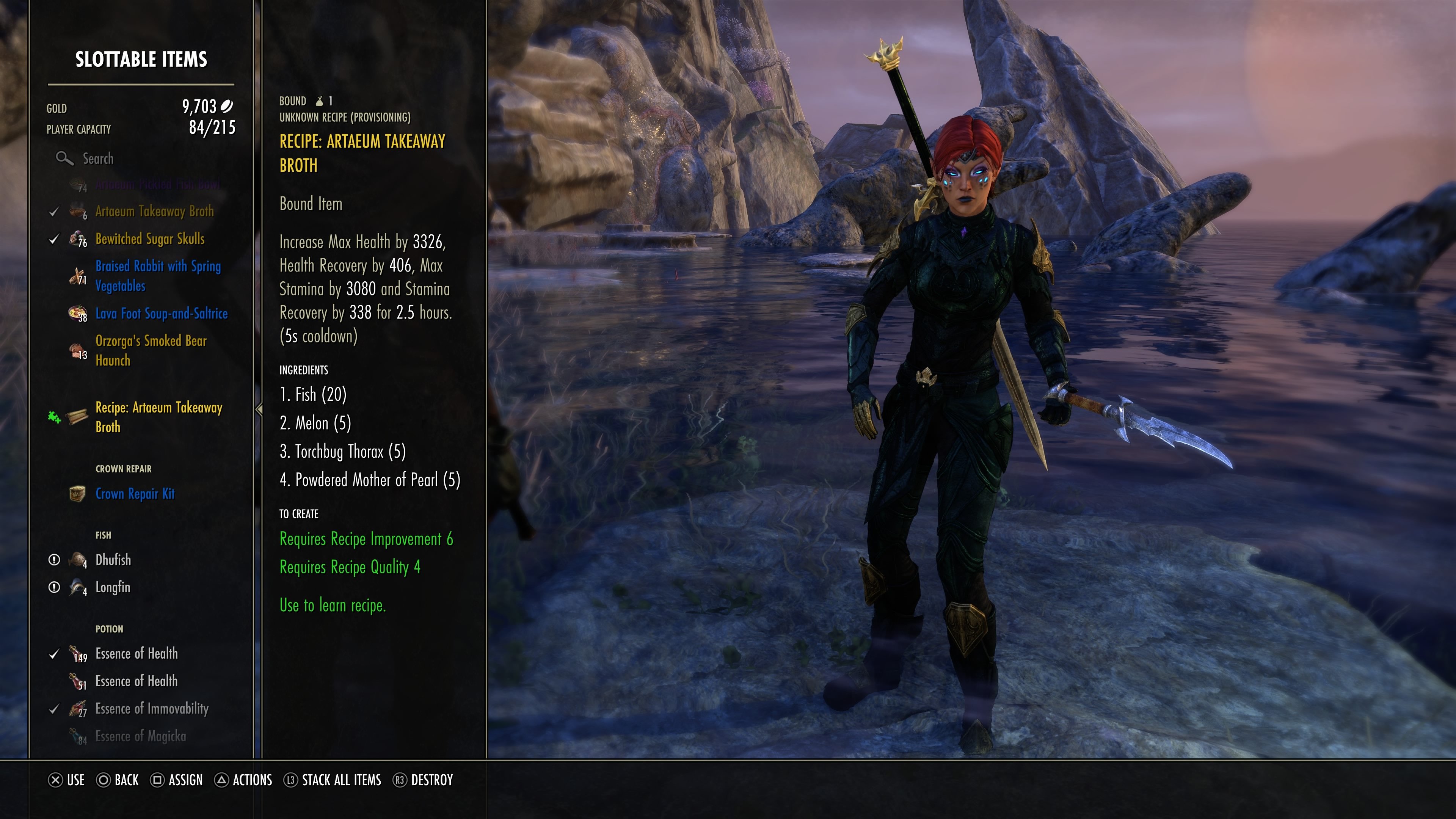The image size is (1456, 819).
Task: Select the Crown Repair Kit entry
Action: tap(135, 494)
